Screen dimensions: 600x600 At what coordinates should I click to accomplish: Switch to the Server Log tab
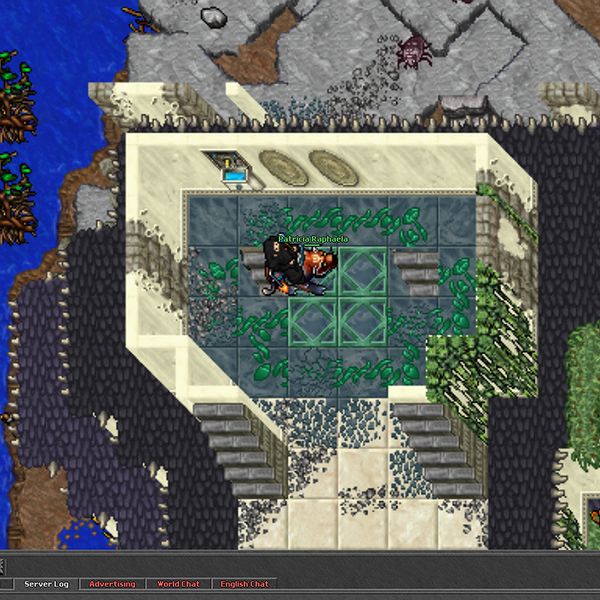tap(46, 584)
